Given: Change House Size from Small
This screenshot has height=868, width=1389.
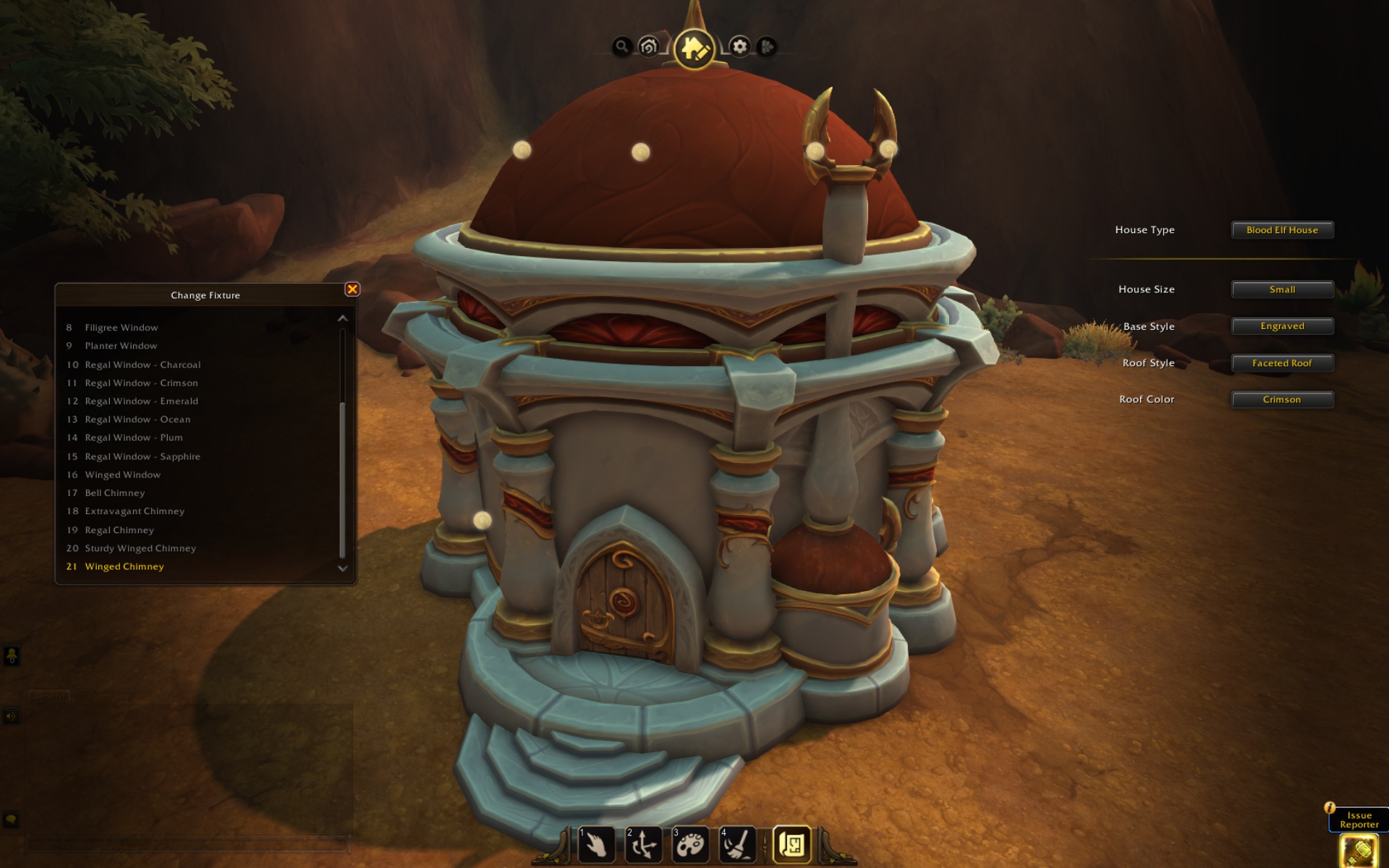Looking at the screenshot, I should (1282, 289).
